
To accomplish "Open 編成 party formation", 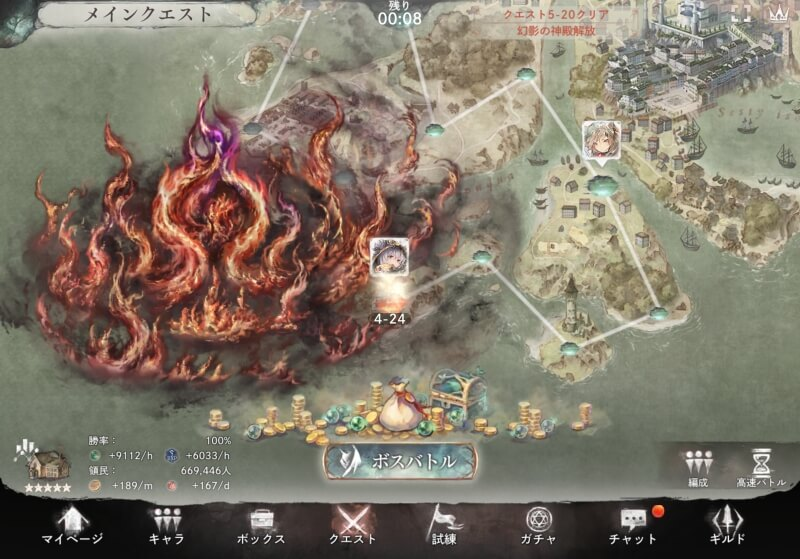I will point(697,467).
